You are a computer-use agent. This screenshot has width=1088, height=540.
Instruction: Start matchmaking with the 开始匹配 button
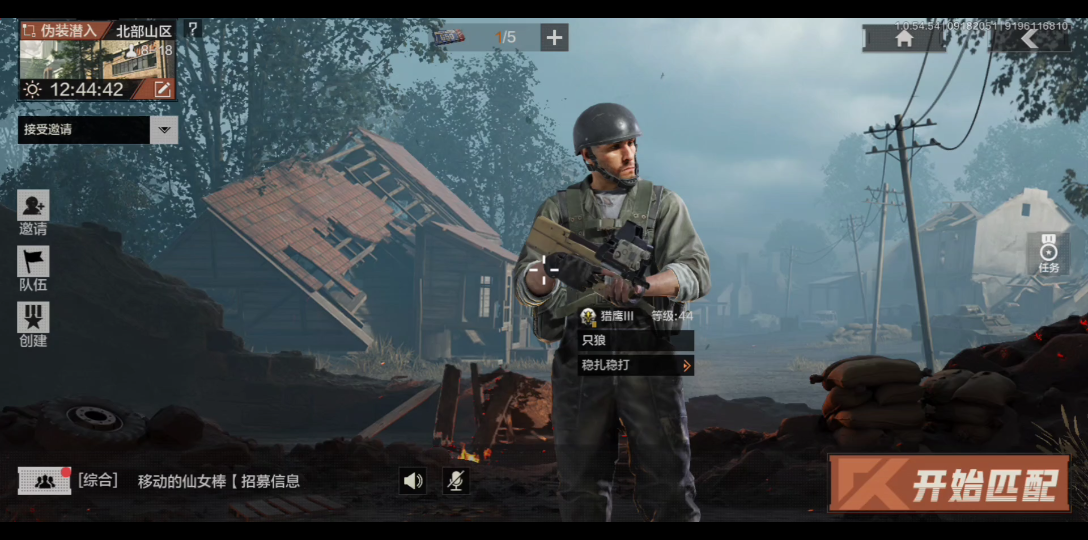pyautogui.click(x=948, y=484)
